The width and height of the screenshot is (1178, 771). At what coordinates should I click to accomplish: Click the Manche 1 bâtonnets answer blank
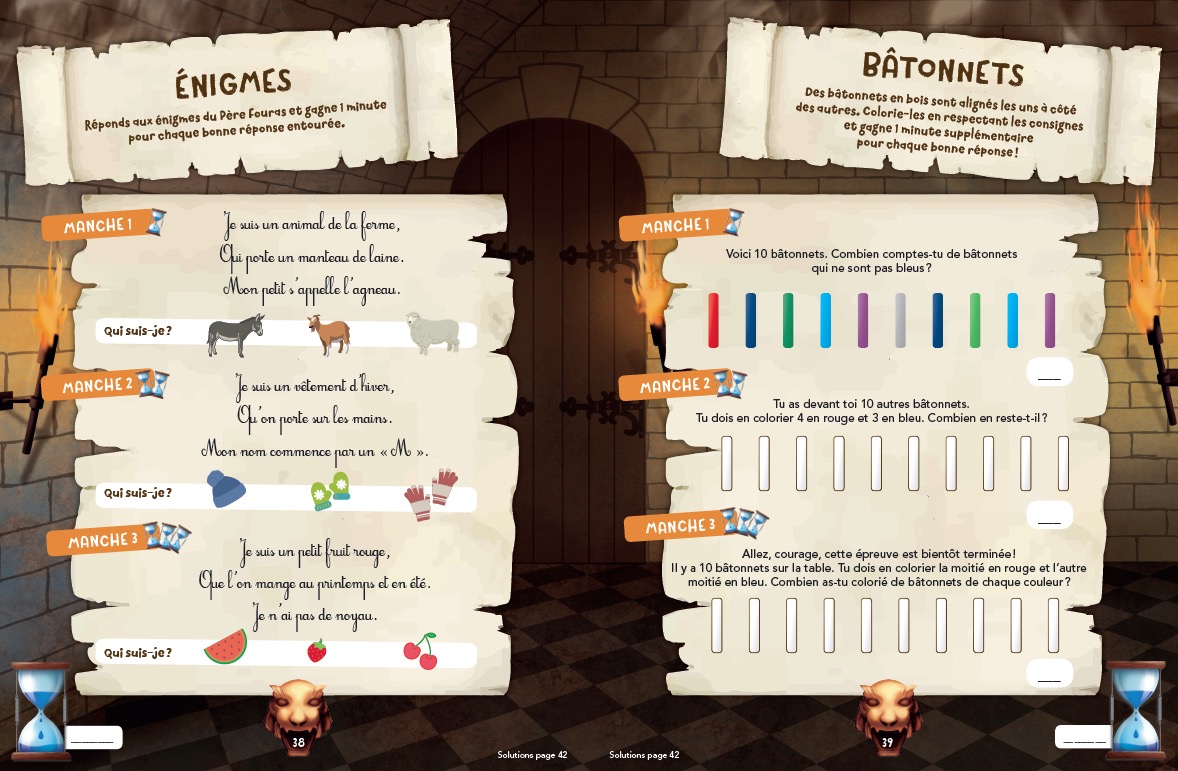click(x=1049, y=373)
